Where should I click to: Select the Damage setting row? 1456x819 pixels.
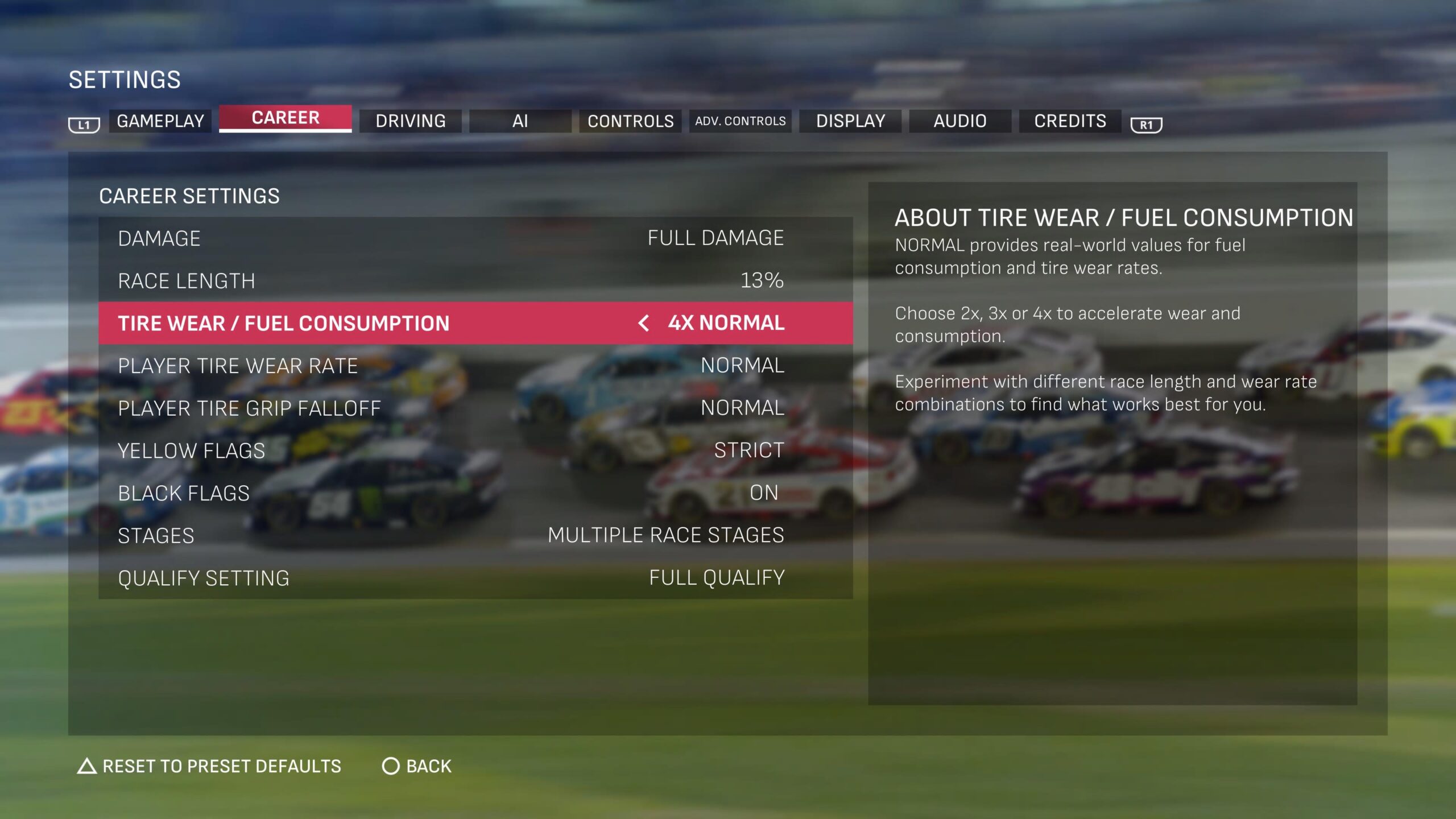pyautogui.click(x=475, y=238)
